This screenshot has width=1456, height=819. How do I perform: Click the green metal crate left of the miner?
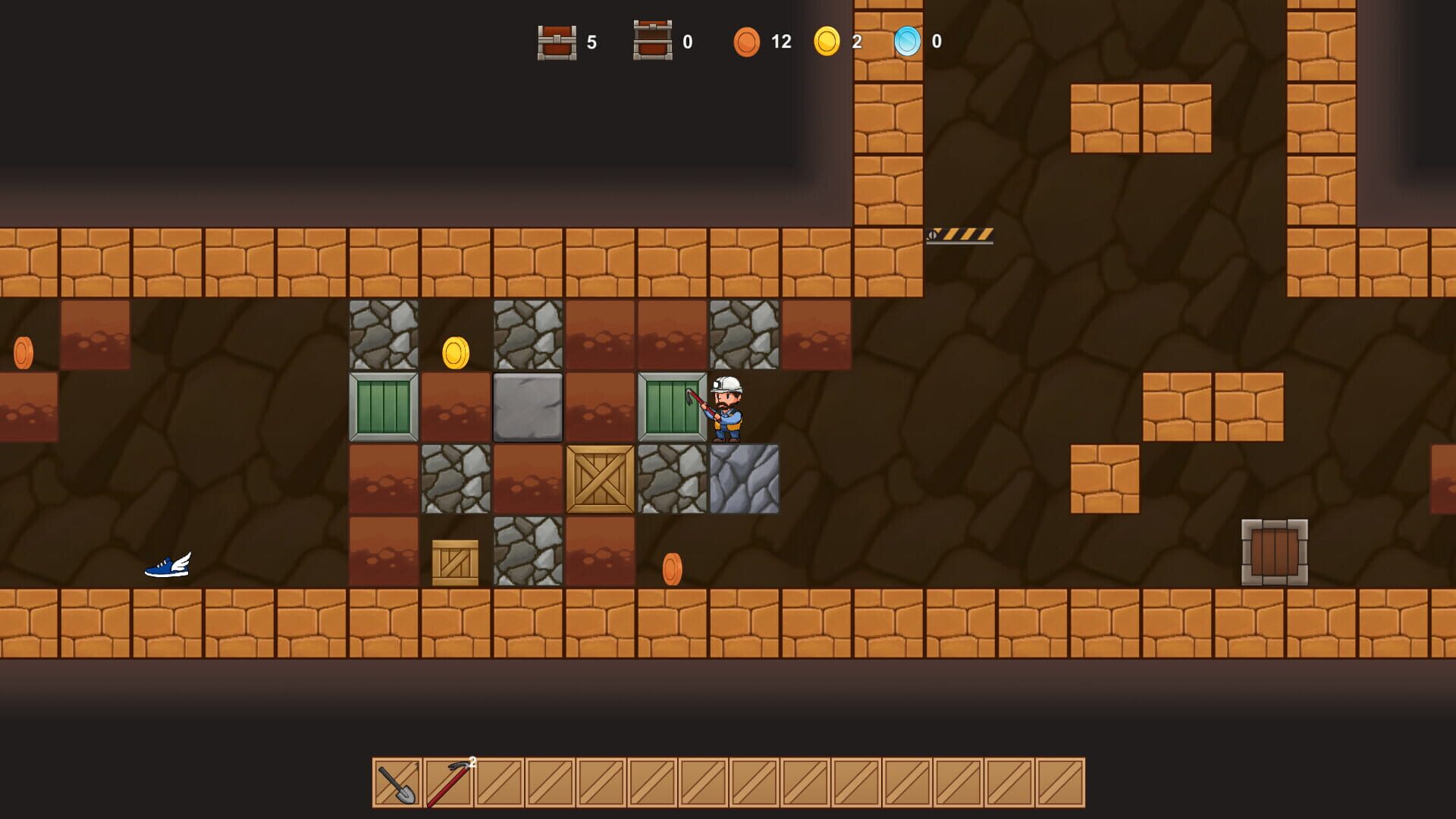(670, 407)
